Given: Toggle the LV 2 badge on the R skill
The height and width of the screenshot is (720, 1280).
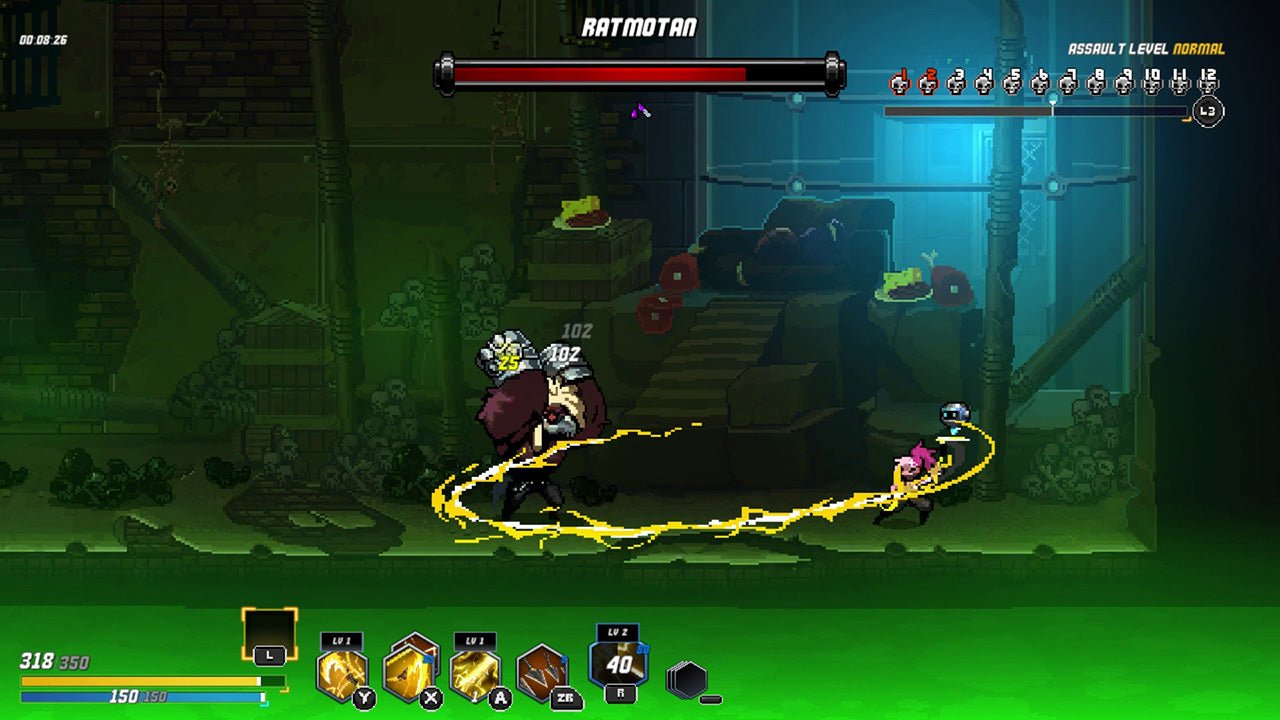Looking at the screenshot, I should tap(617, 630).
